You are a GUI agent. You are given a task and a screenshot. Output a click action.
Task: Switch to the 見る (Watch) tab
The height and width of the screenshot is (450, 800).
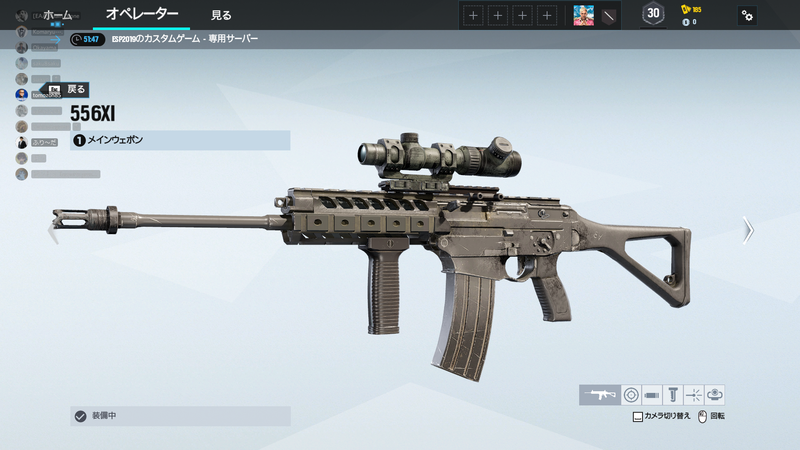pyautogui.click(x=221, y=15)
